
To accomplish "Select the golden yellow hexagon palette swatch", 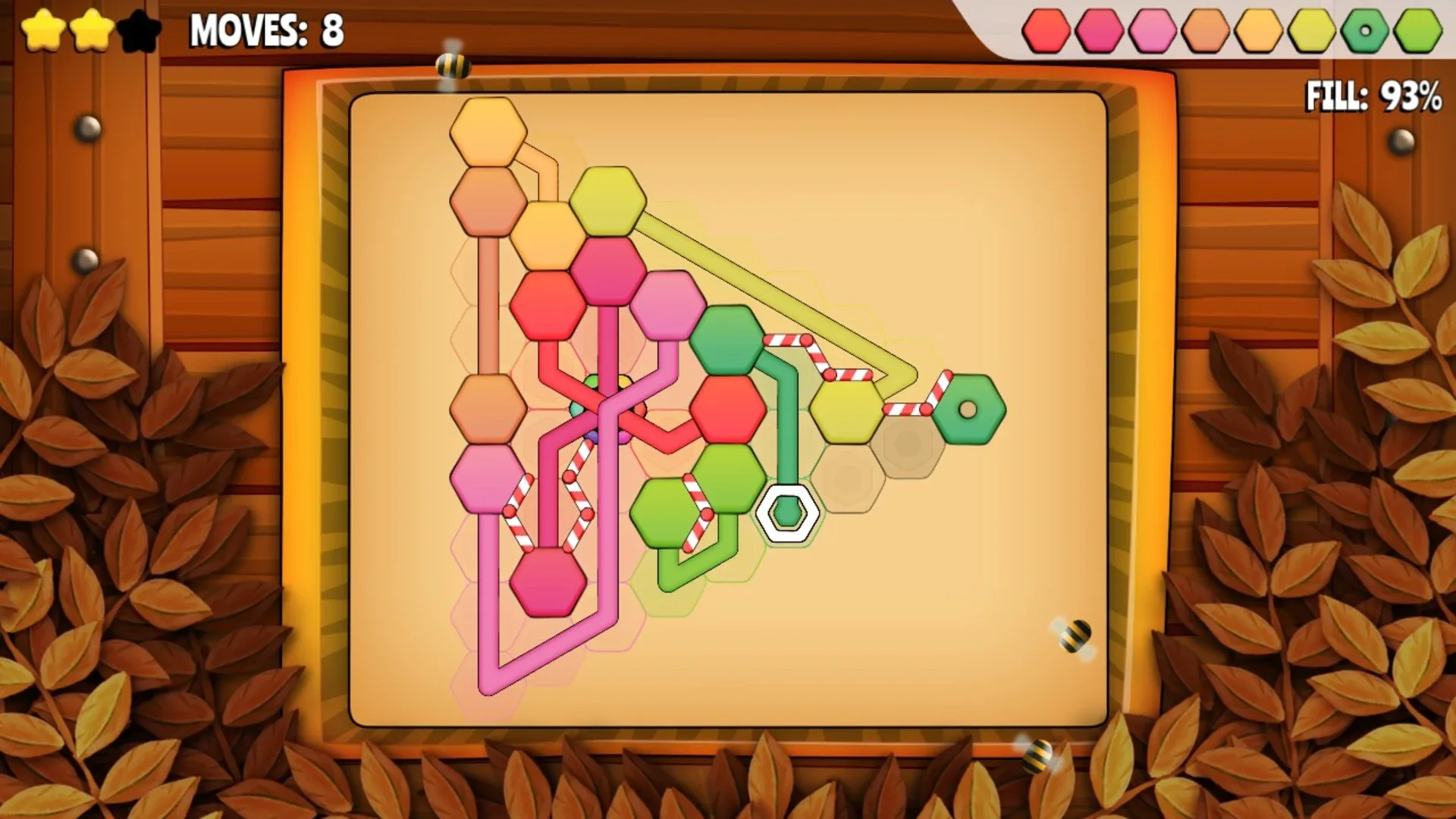I will [x=1258, y=32].
